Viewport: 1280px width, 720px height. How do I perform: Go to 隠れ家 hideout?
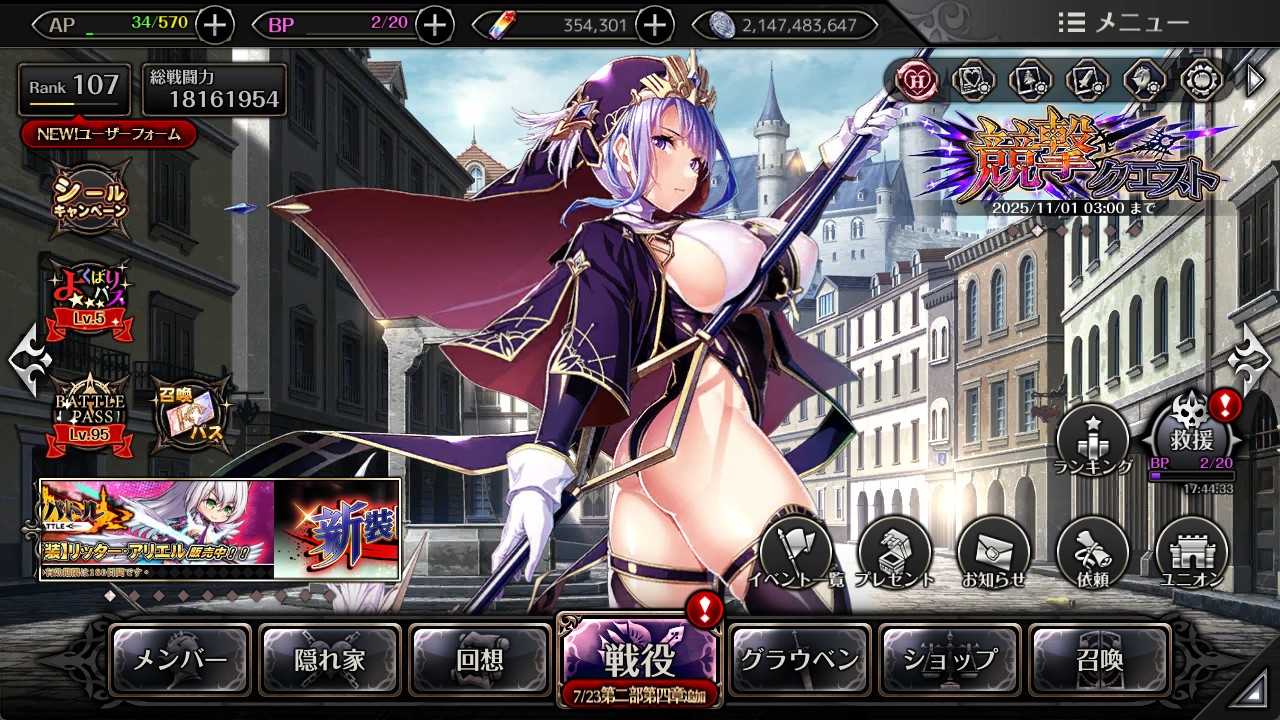coord(330,660)
